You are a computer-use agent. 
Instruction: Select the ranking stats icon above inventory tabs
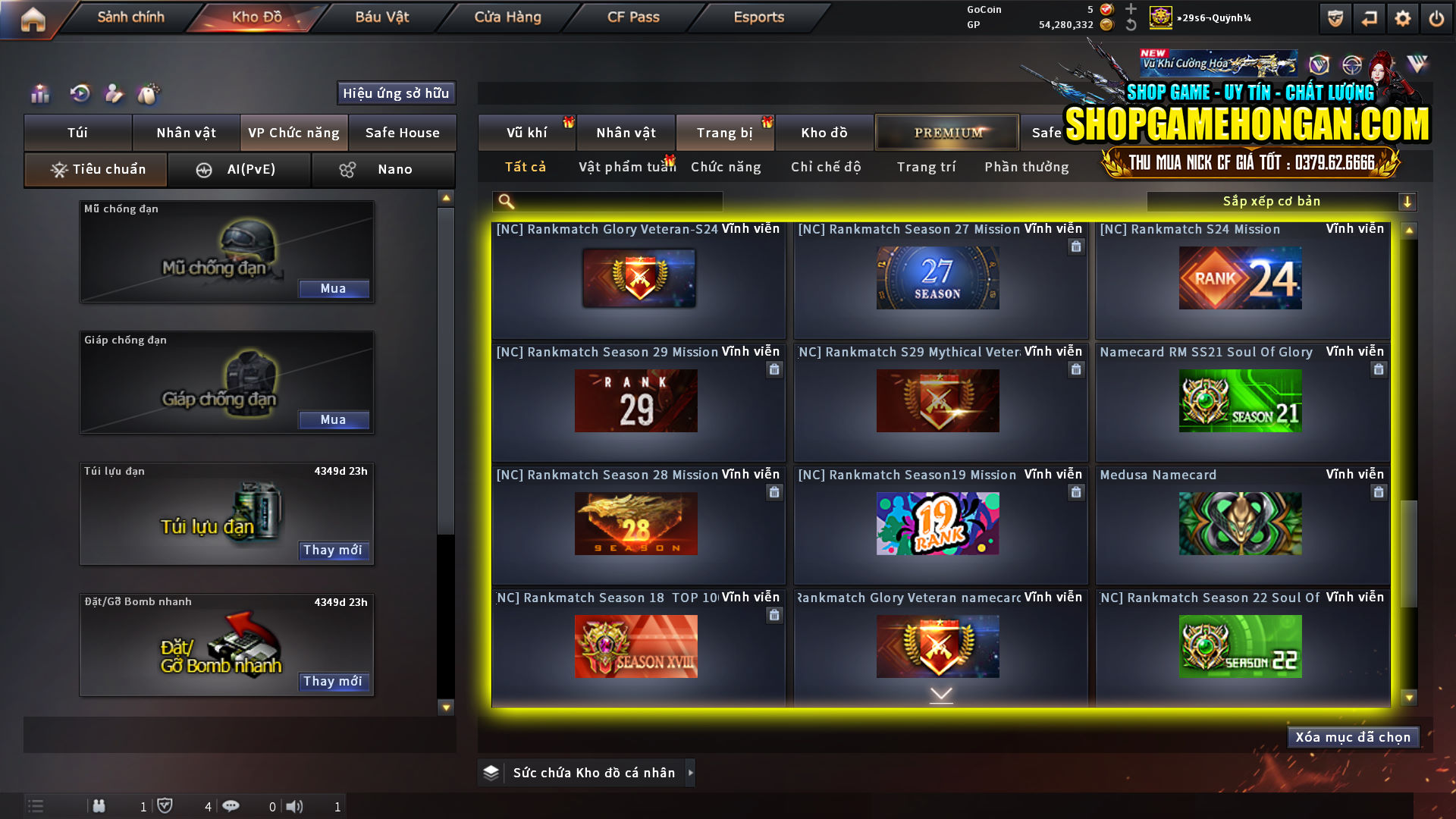(39, 94)
